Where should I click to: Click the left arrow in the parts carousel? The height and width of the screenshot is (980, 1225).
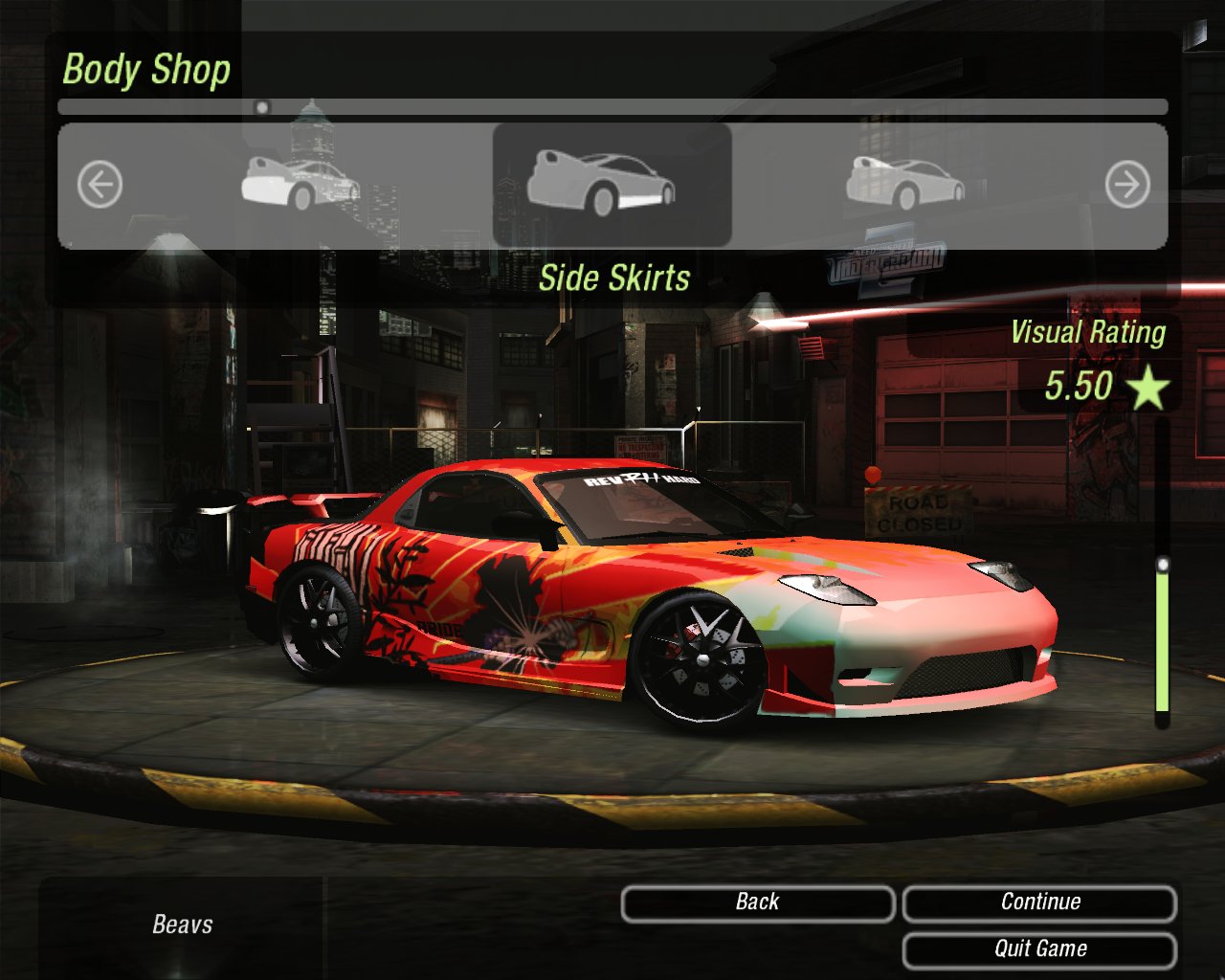tap(100, 184)
